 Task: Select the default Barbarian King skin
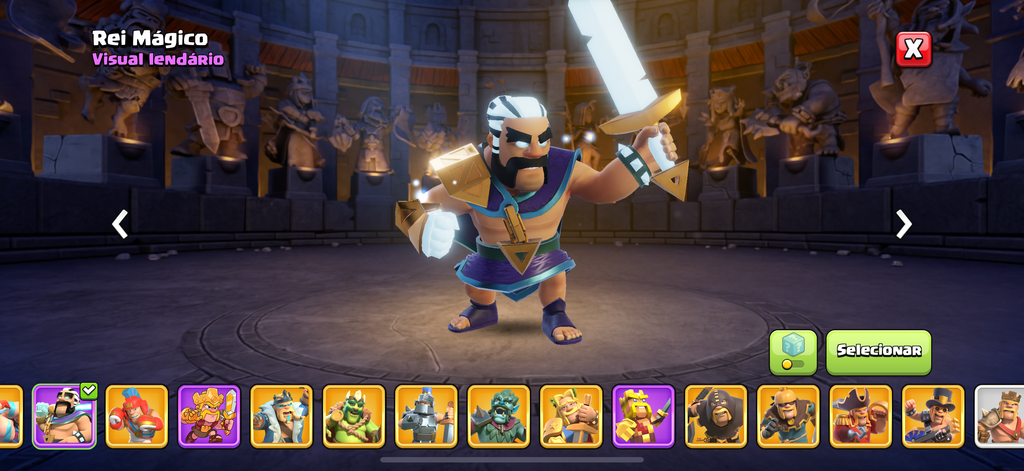coord(1001,415)
